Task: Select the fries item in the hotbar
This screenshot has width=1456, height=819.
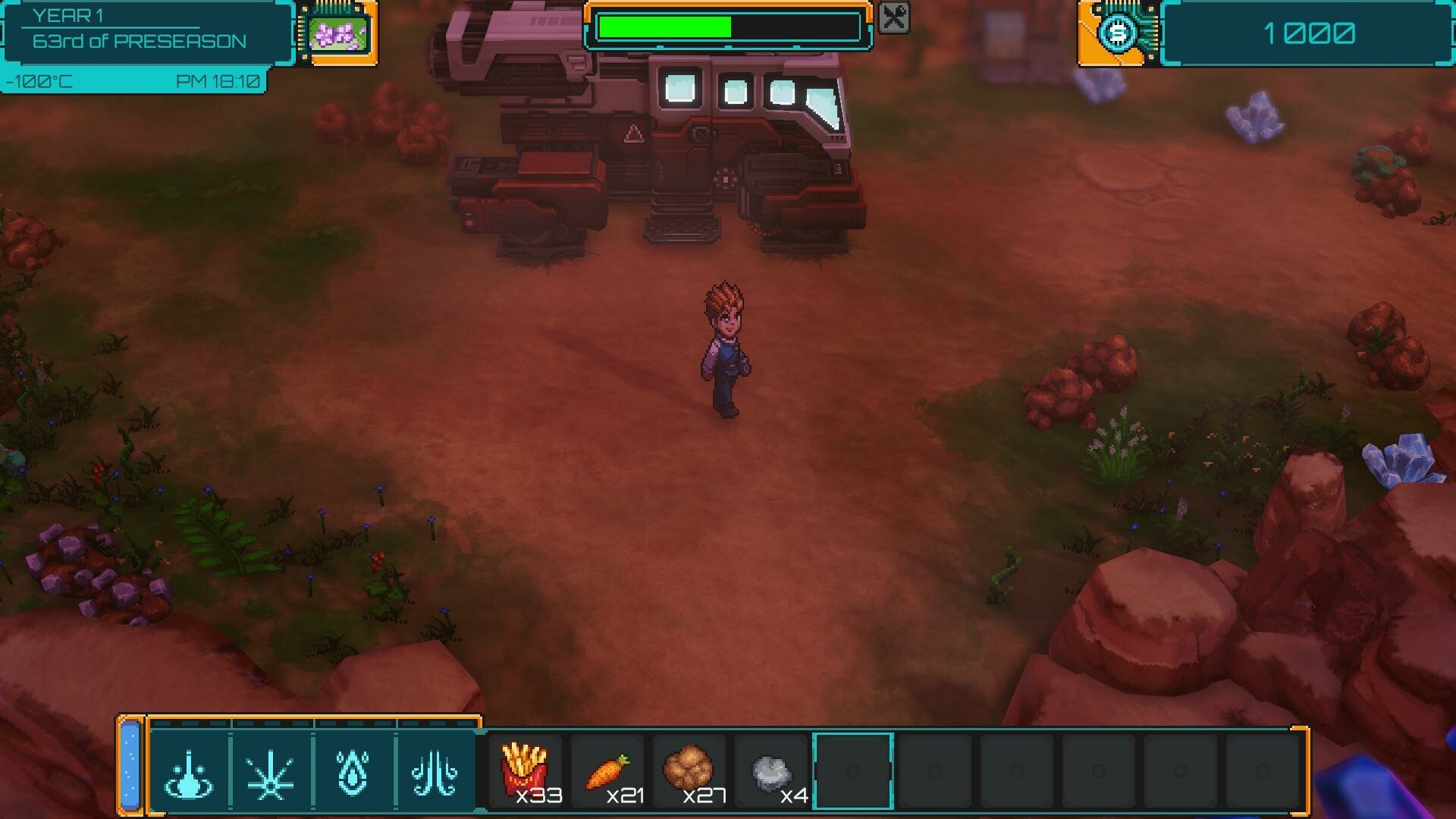Action: (529, 770)
